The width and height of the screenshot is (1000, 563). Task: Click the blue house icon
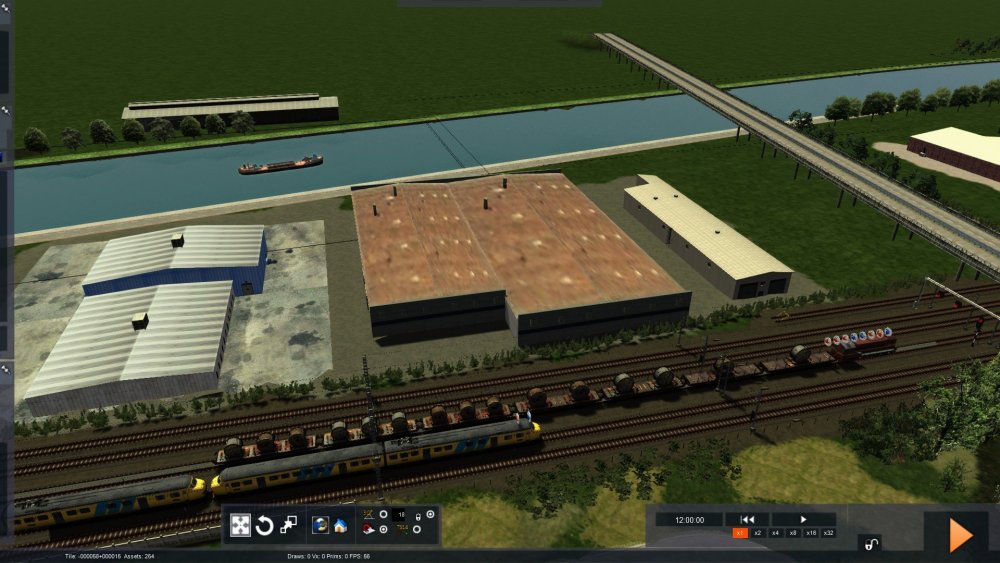tap(340, 524)
